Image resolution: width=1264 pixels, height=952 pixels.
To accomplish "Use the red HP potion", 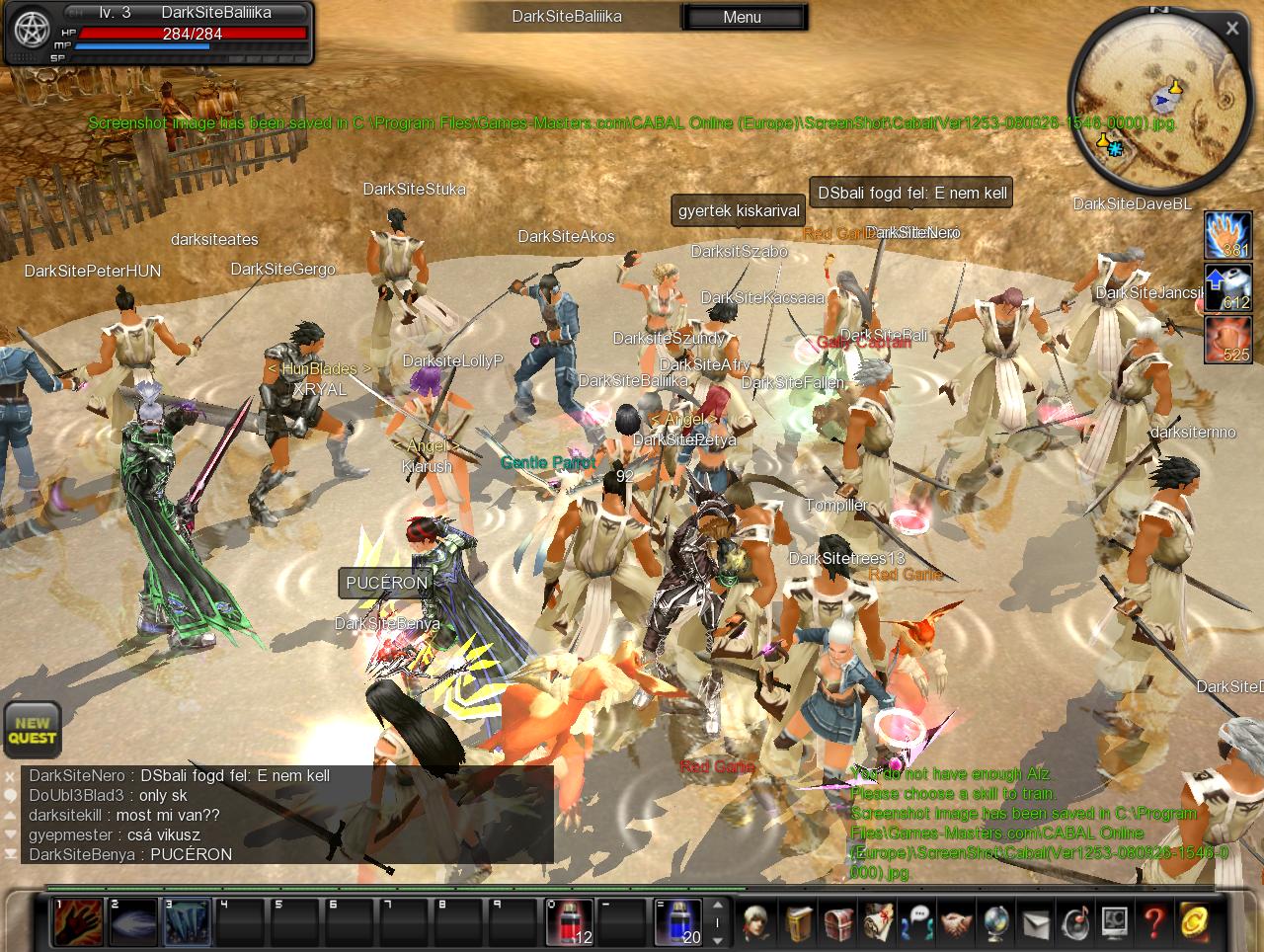I will (x=569, y=922).
